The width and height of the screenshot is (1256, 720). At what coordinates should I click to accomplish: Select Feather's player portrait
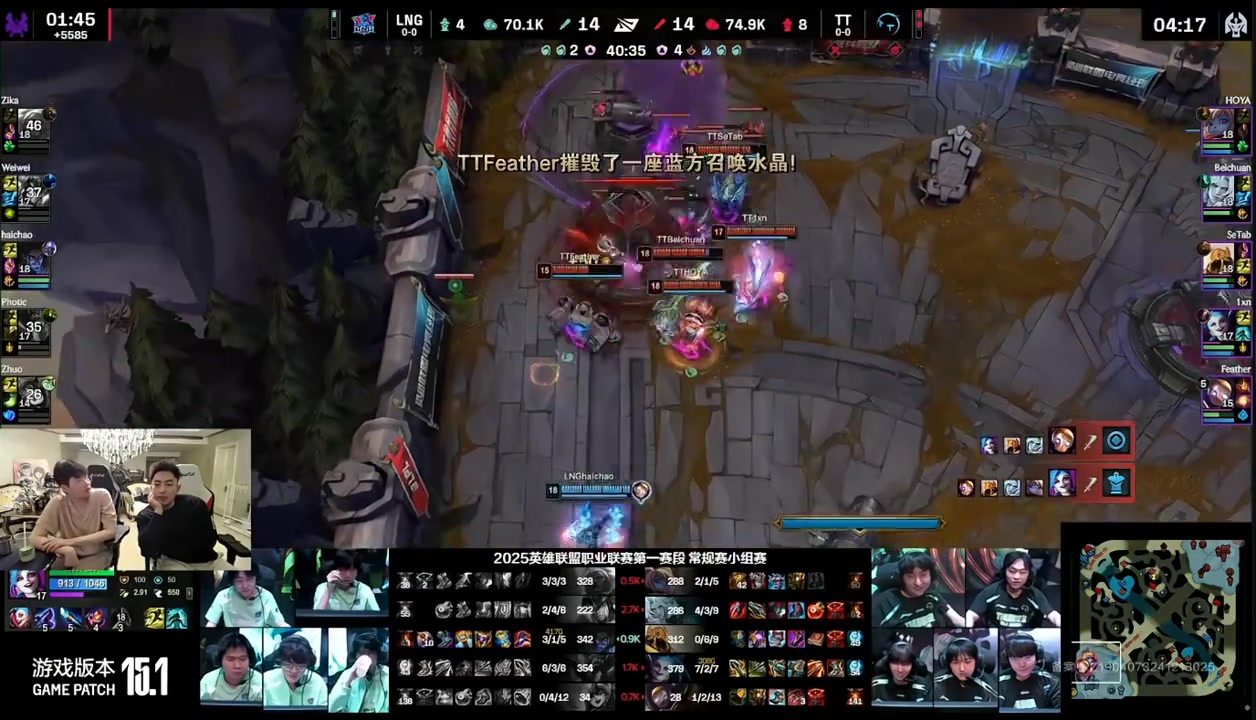1219,394
